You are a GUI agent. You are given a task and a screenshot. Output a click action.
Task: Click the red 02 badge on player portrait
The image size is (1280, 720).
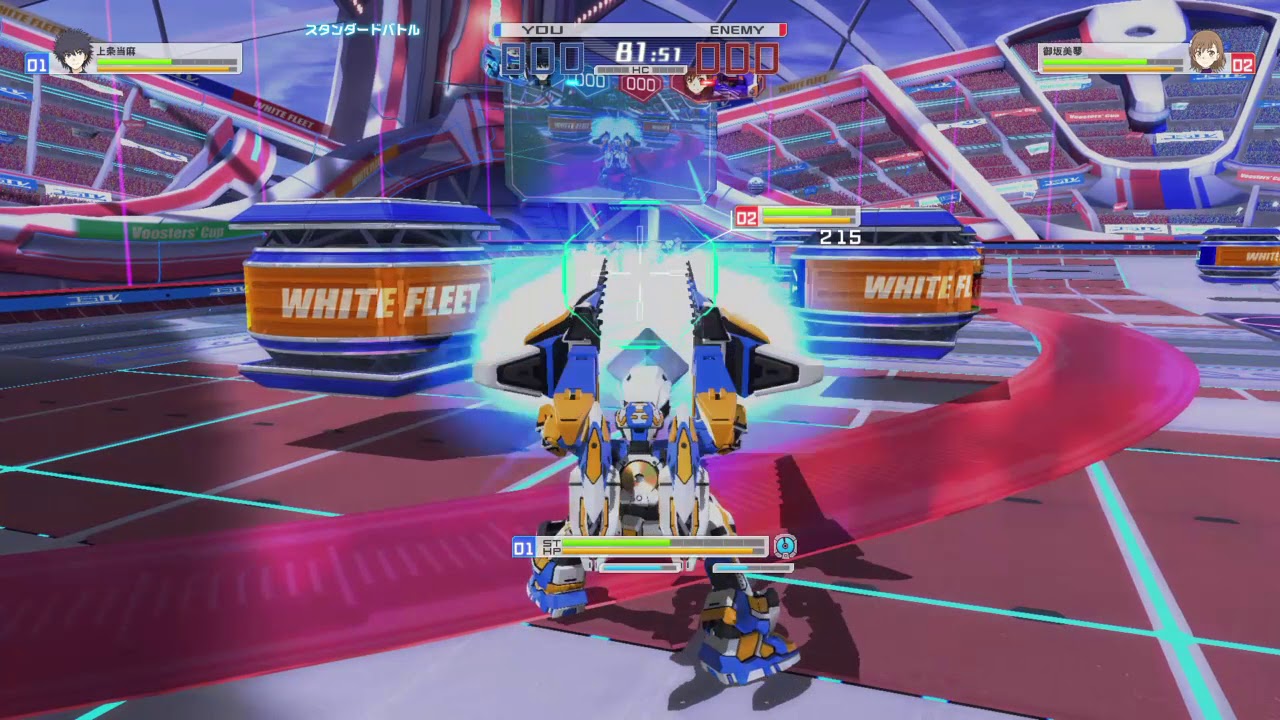coord(1244,62)
